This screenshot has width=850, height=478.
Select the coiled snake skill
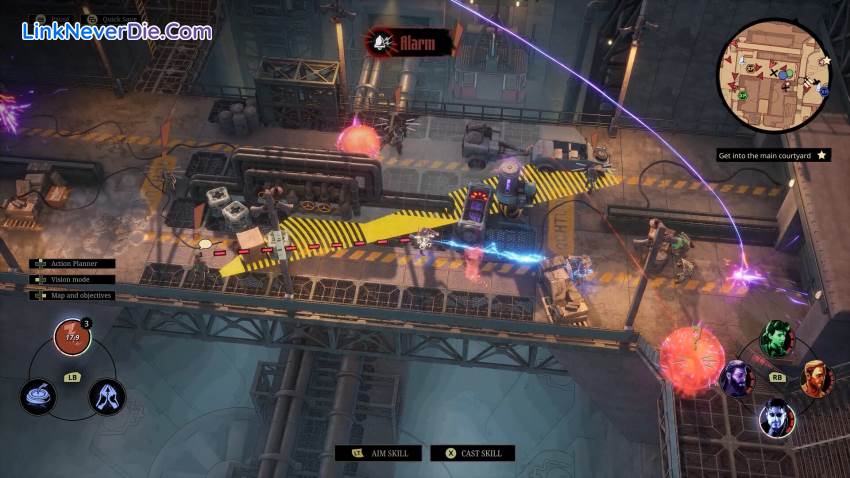point(38,396)
